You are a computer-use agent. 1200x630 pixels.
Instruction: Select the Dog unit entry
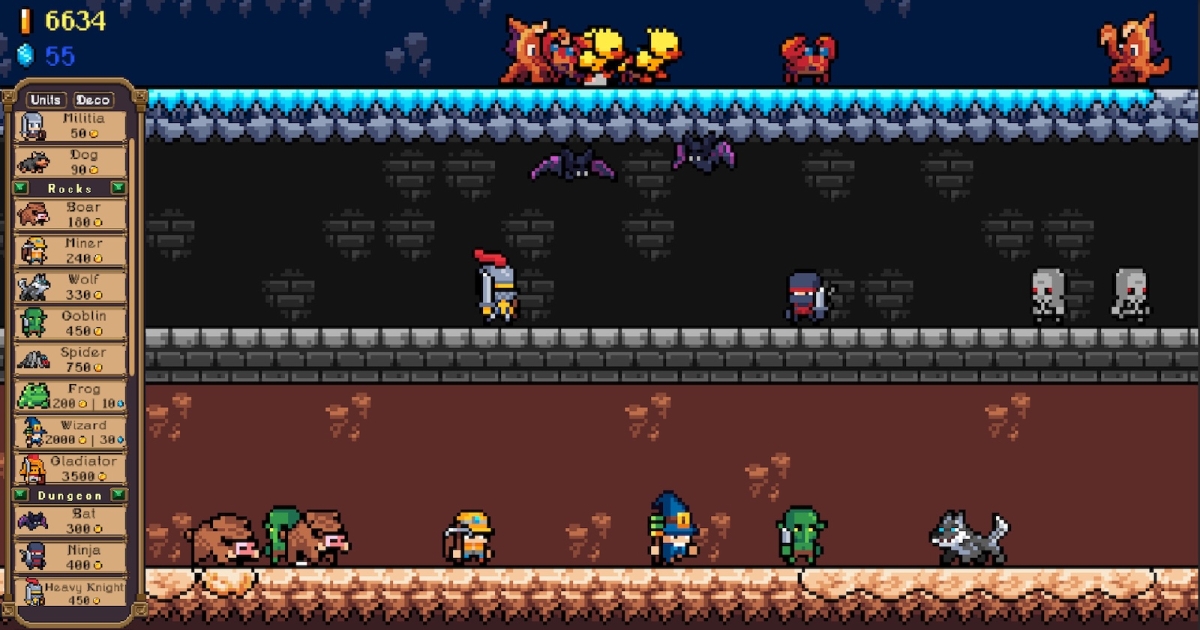[x=70, y=162]
